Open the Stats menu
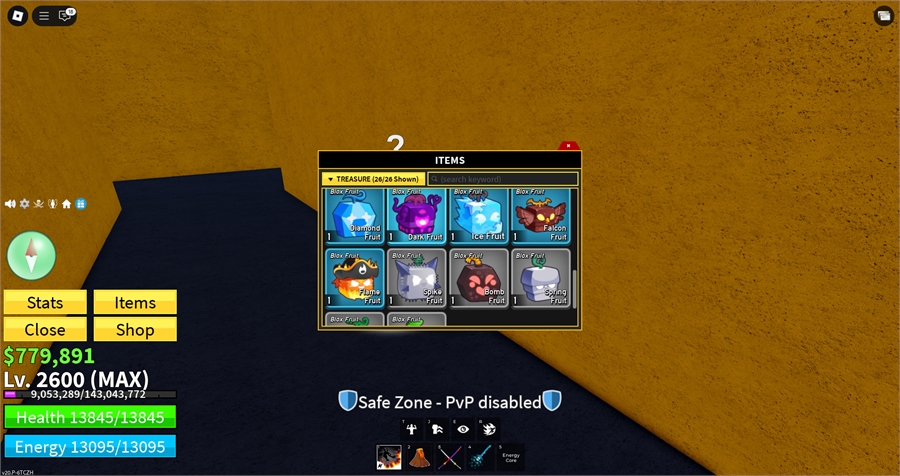Screen dimensions: 900x476 [45, 303]
